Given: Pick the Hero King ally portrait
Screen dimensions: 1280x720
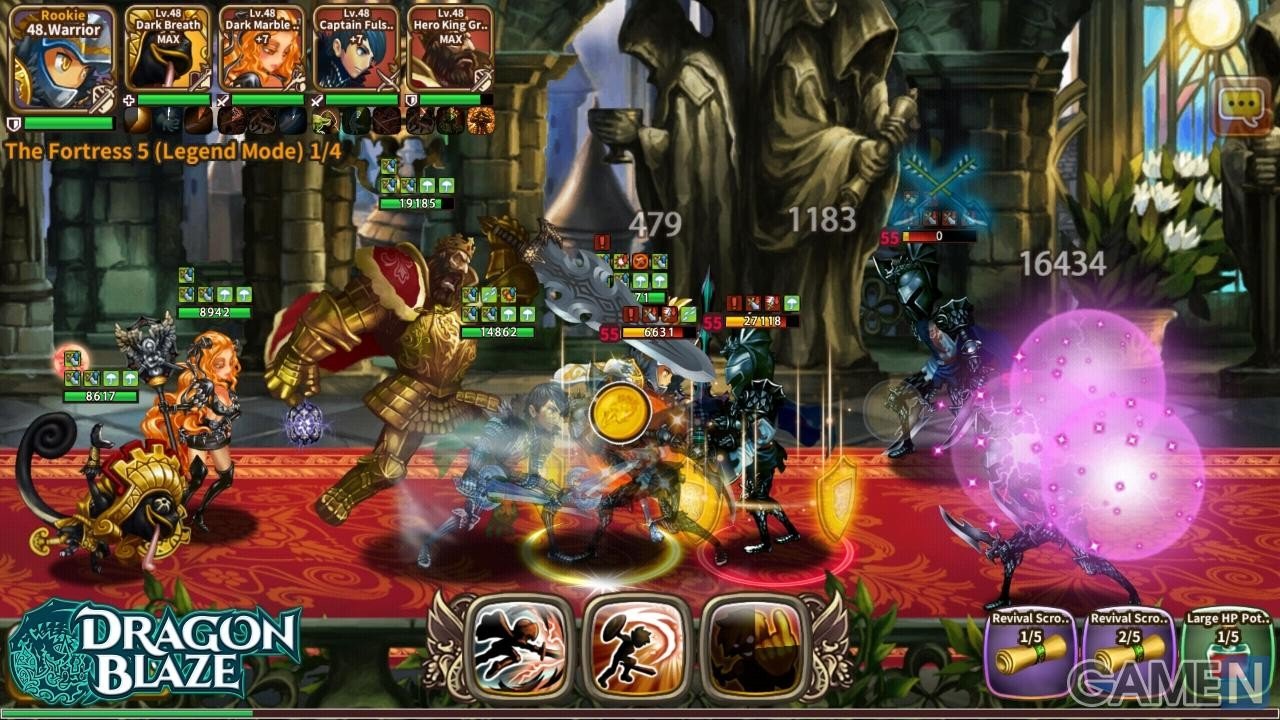Looking at the screenshot, I should click(450, 50).
